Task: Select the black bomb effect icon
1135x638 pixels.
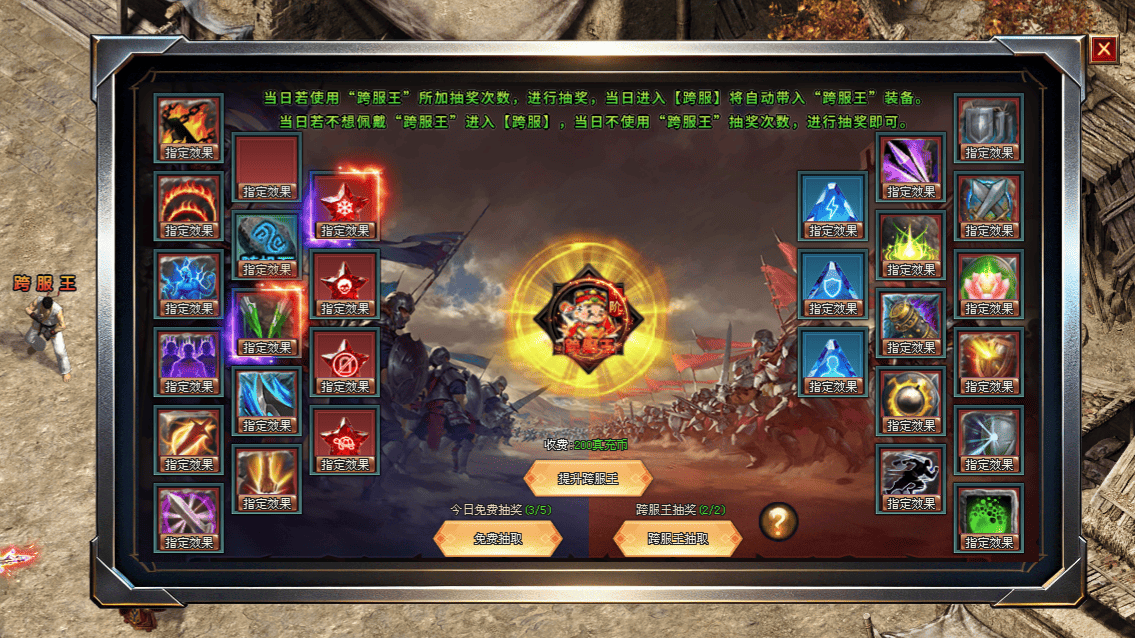Action: (x=911, y=396)
